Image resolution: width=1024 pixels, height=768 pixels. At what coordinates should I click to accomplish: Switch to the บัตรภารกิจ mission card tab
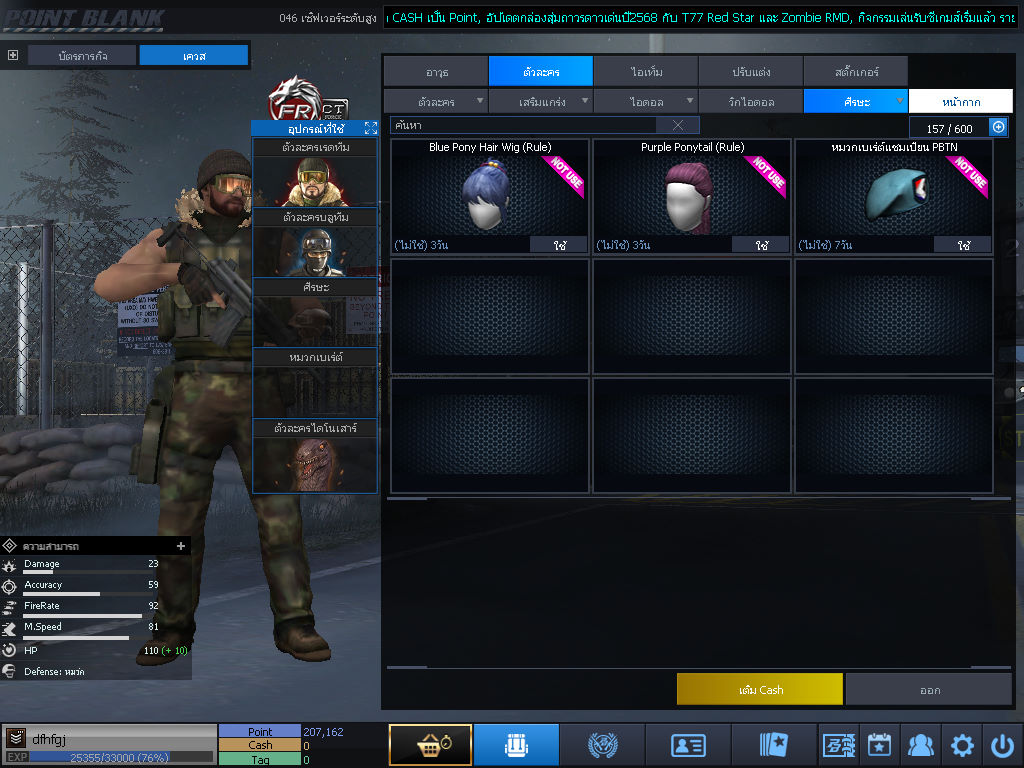[x=82, y=56]
